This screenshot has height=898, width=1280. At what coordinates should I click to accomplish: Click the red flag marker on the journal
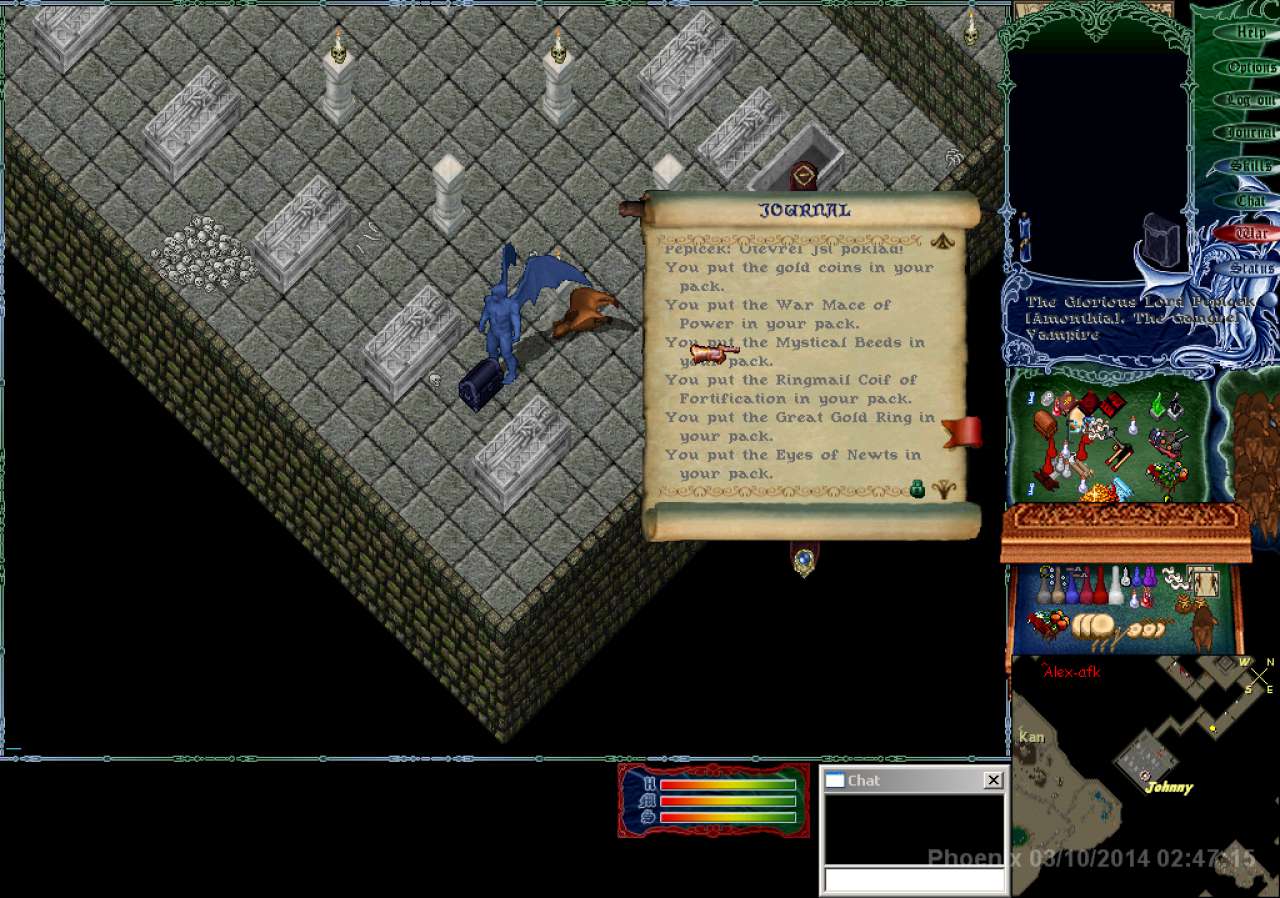pos(962,433)
